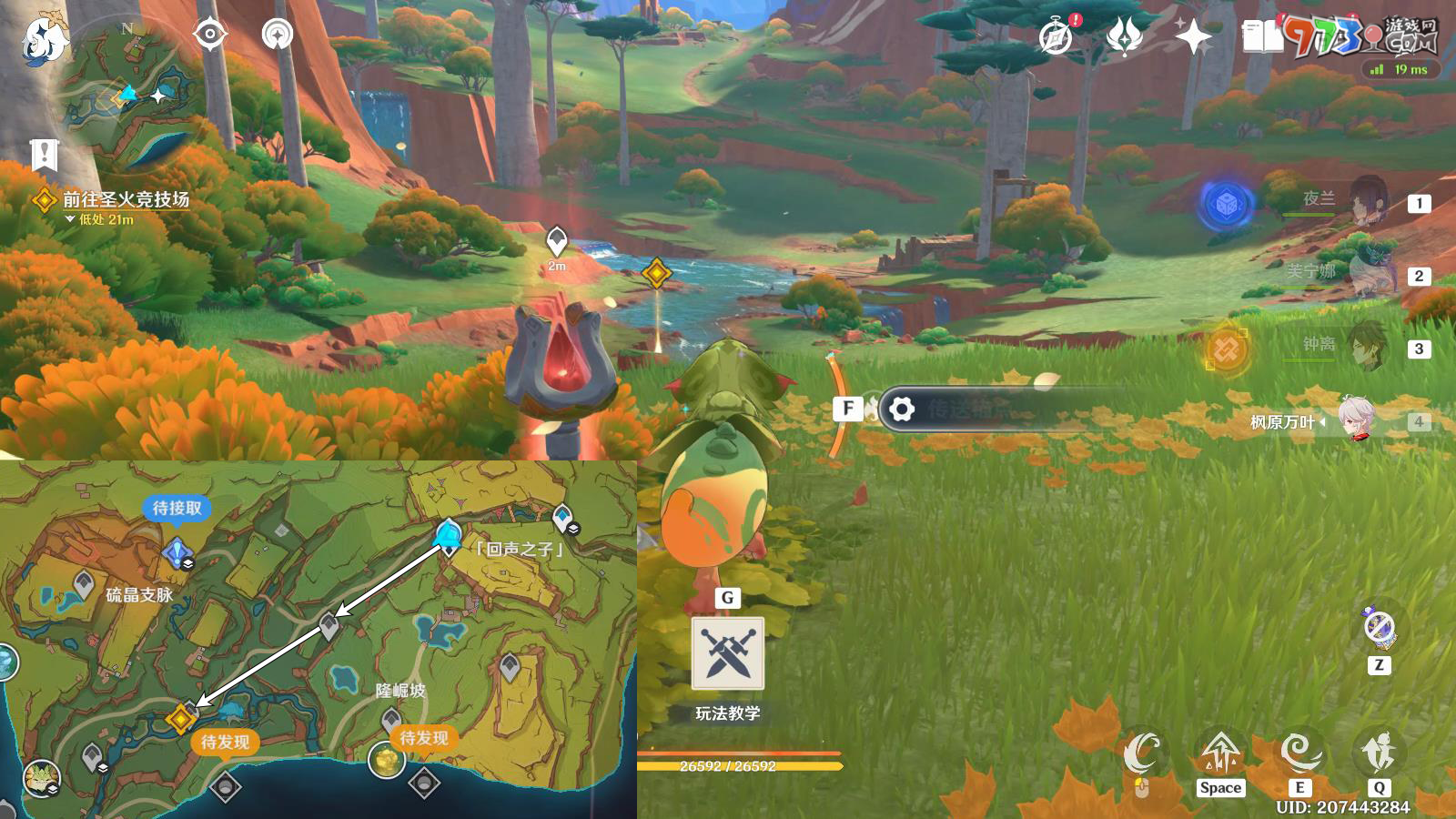This screenshot has height=819, width=1456.
Task: Open the adventurer handbook book icon
Action: click(x=1262, y=37)
